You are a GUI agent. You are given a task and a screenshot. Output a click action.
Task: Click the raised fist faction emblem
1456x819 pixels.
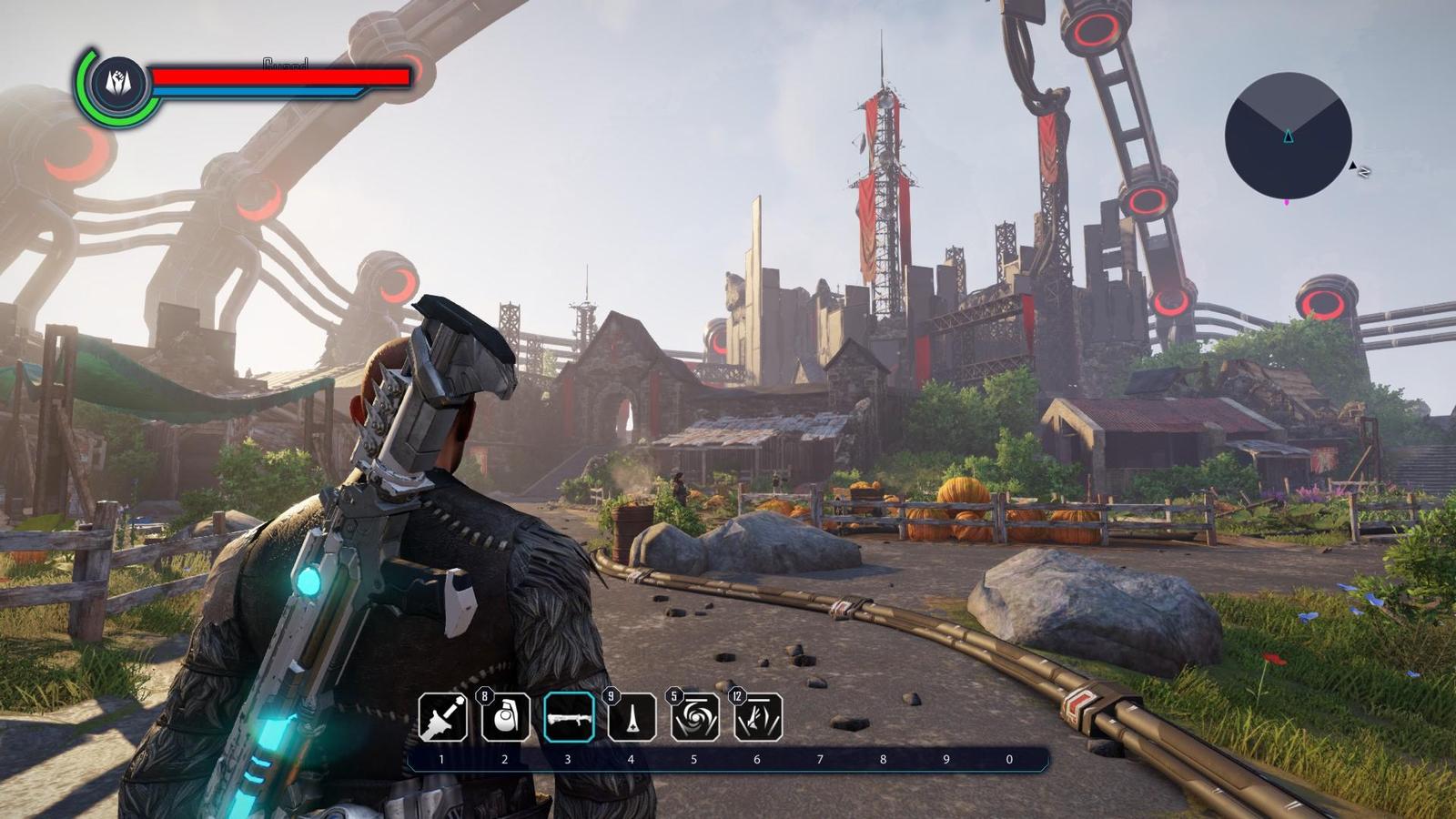click(x=118, y=83)
